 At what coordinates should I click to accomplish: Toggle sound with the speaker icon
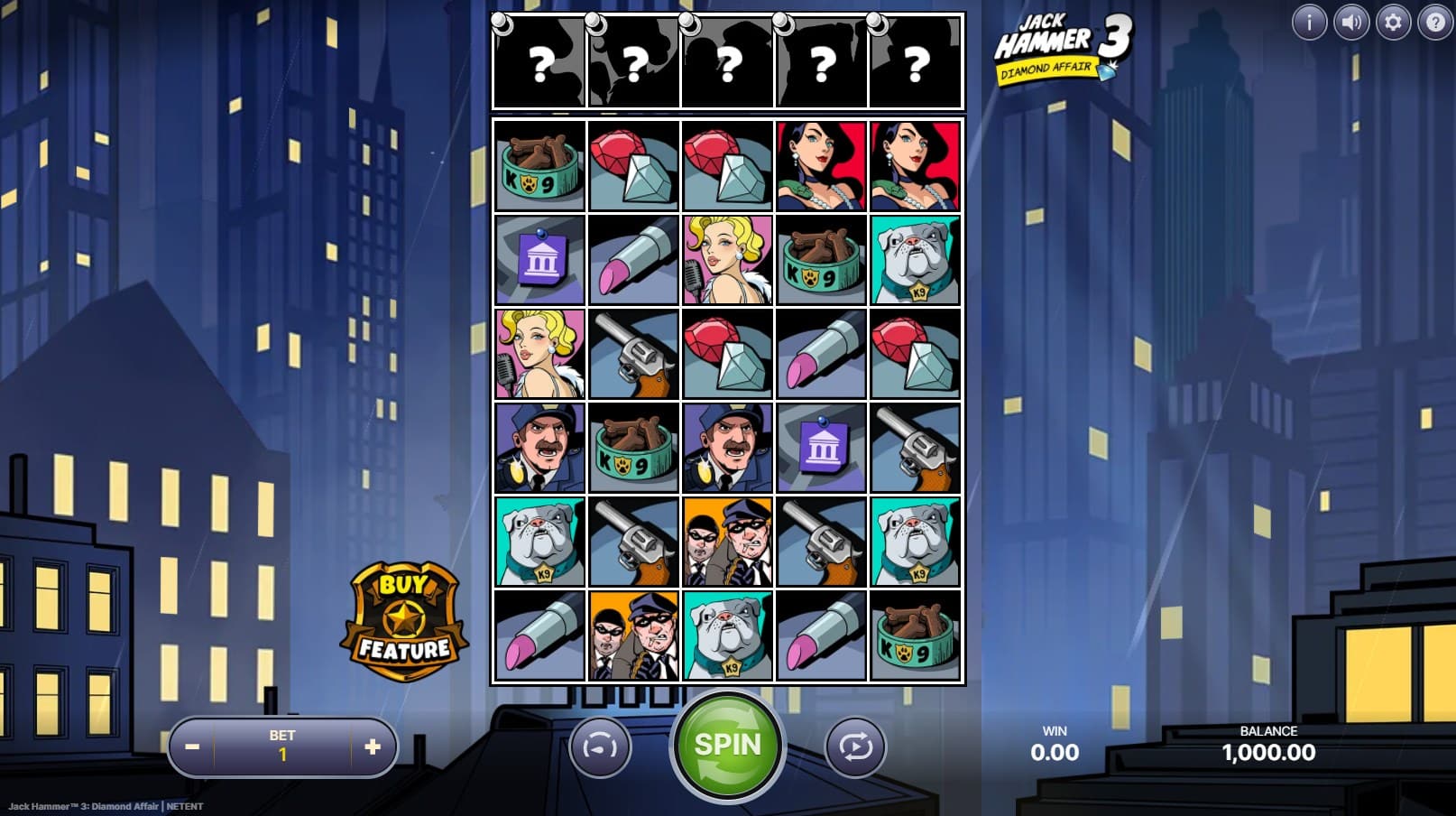click(1350, 22)
